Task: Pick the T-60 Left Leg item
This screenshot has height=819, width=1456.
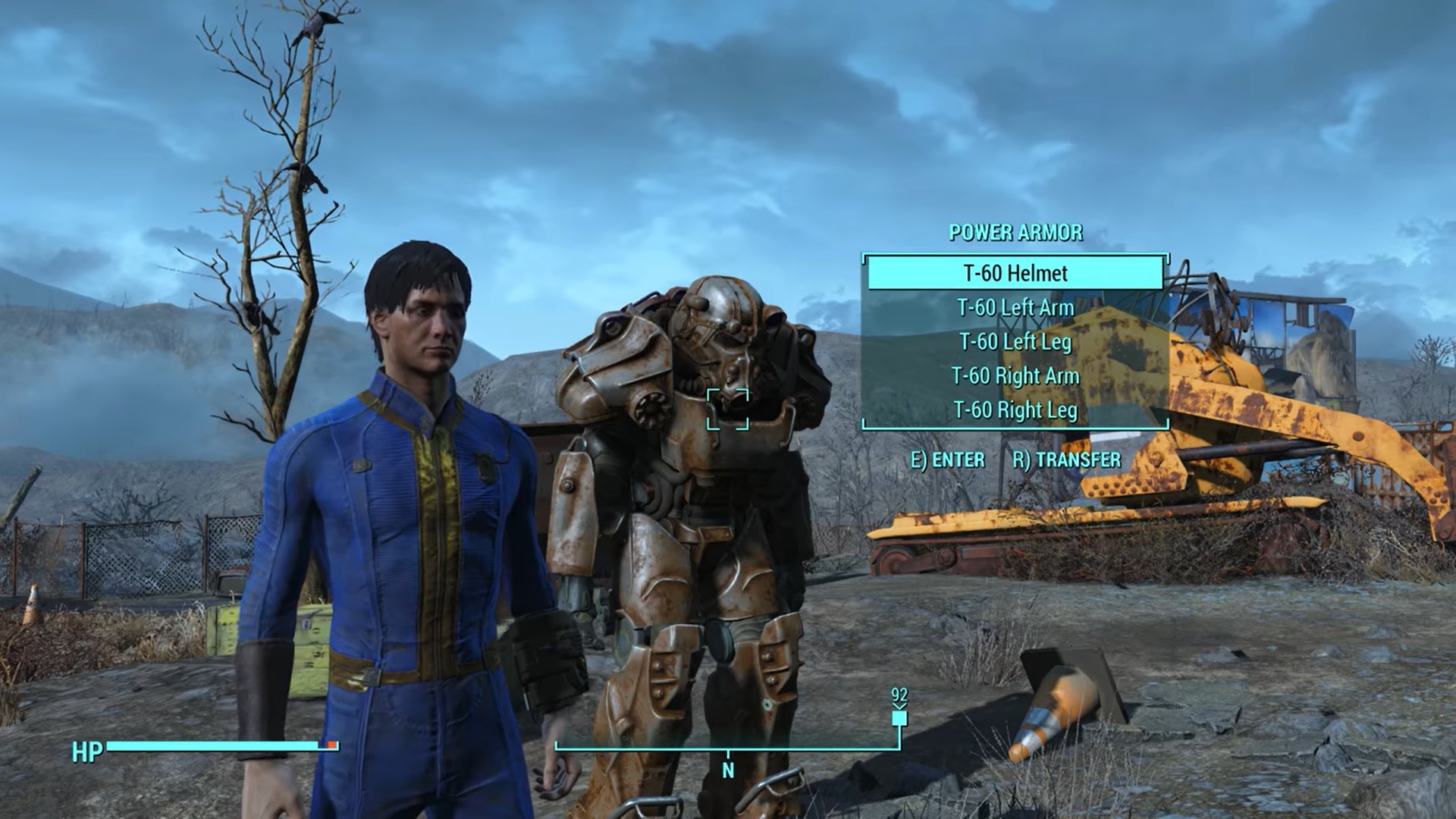Action: tap(1015, 342)
